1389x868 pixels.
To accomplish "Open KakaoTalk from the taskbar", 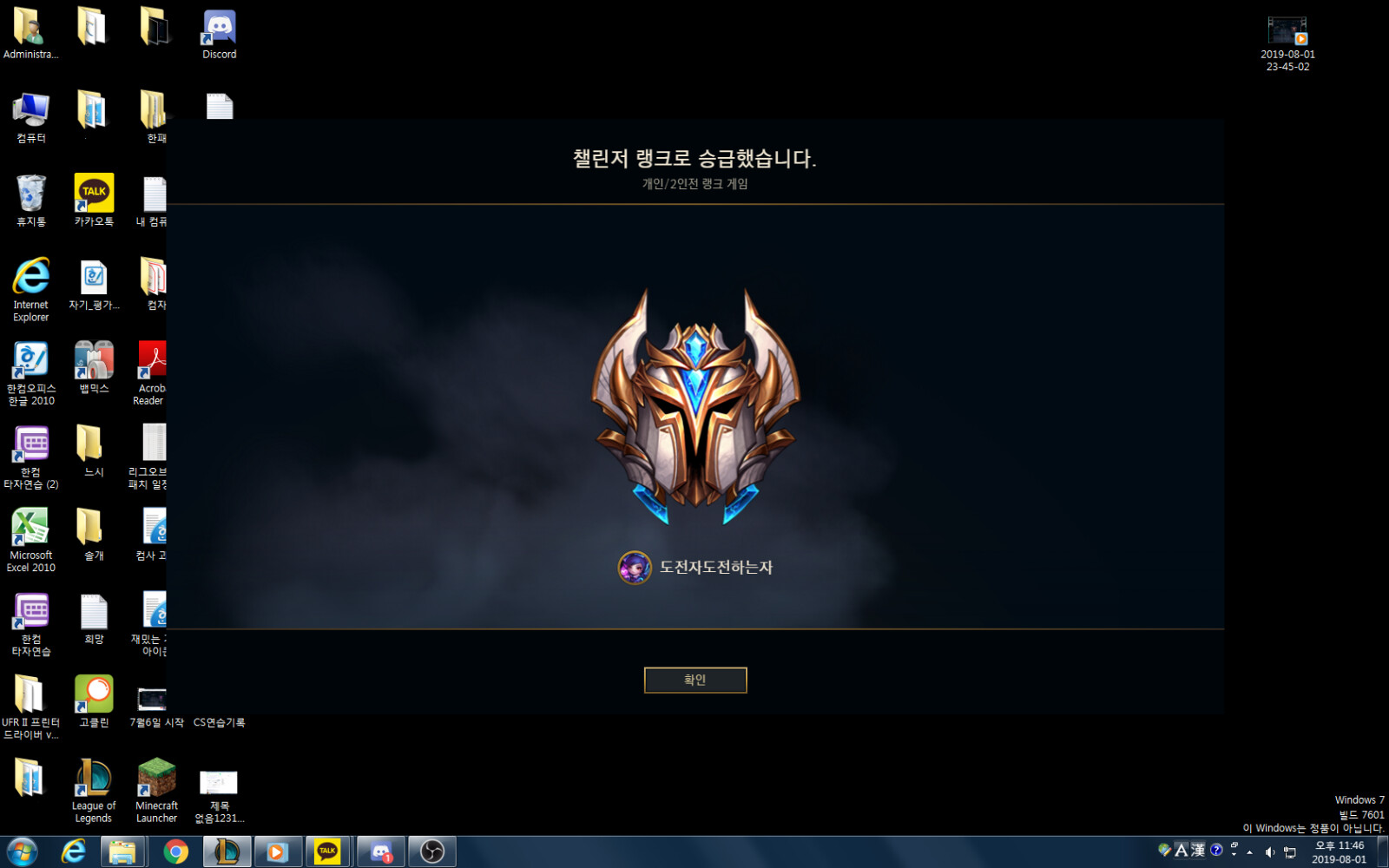I will pyautogui.click(x=329, y=851).
